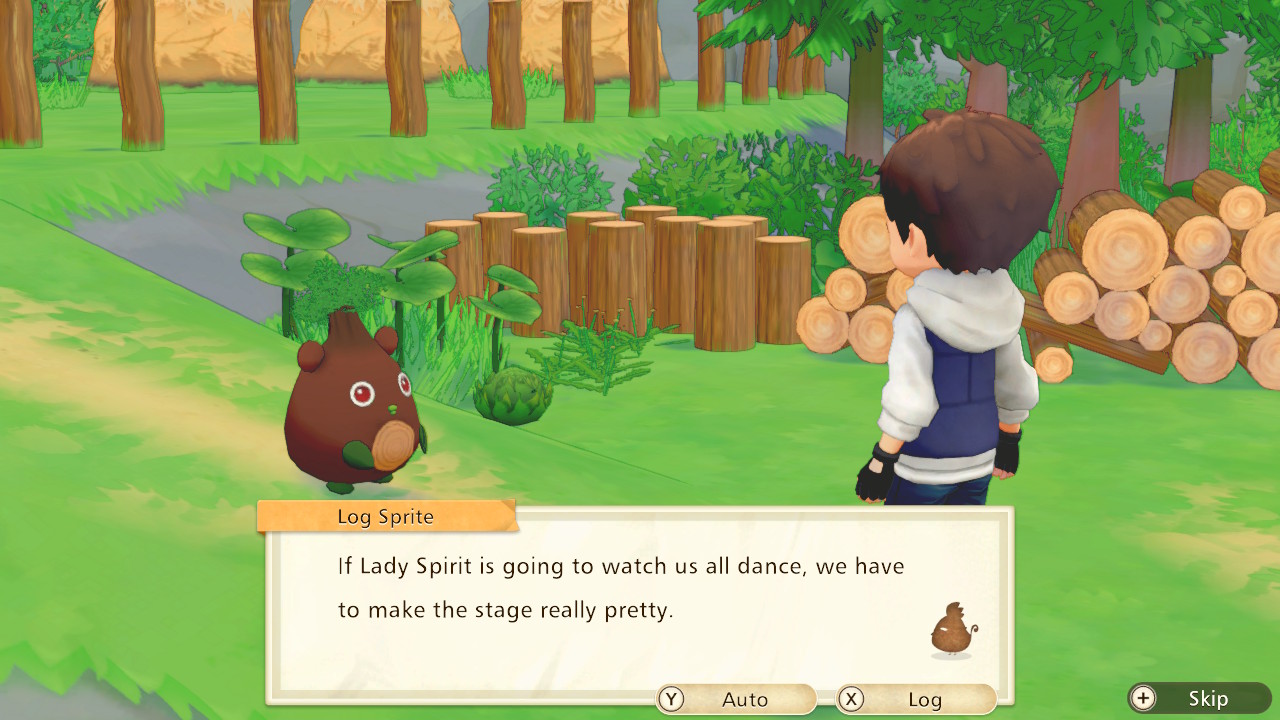This screenshot has width=1280, height=720.
Task: Click the Y button icon beside Auto
Action: [671, 699]
